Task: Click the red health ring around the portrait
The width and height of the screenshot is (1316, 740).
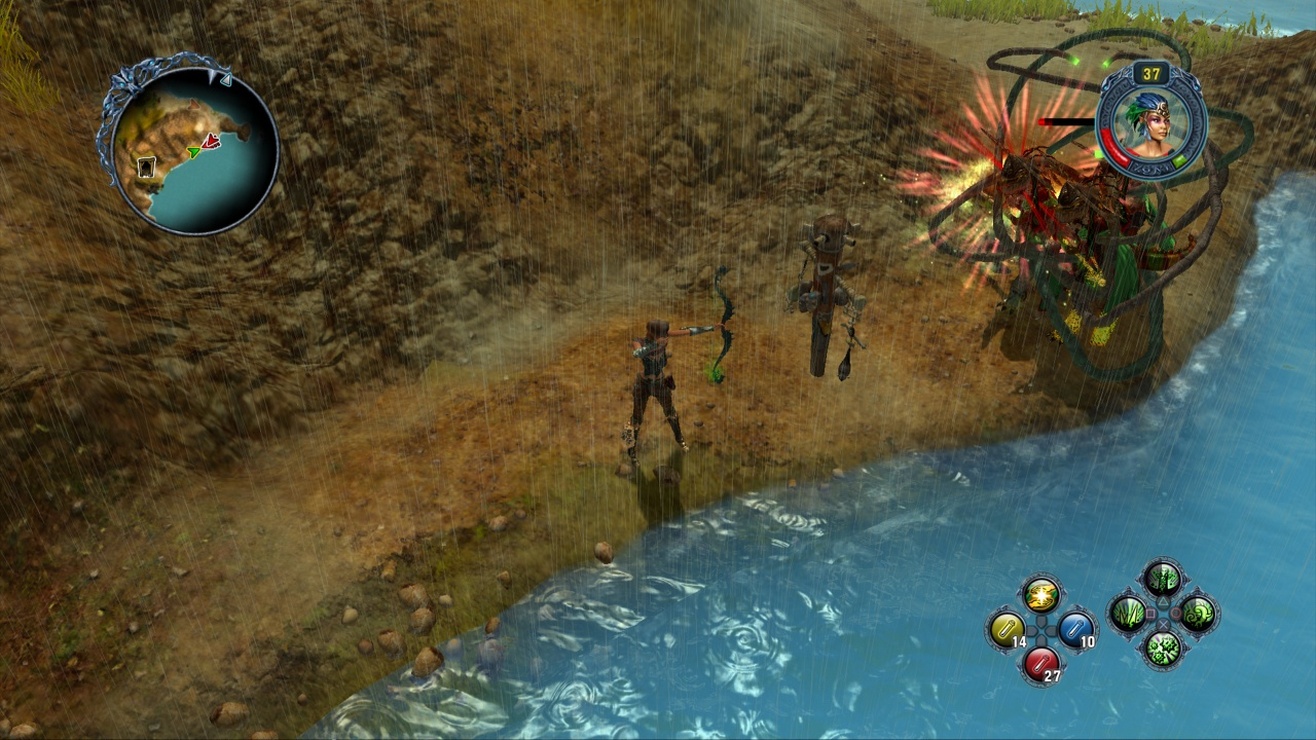Action: point(1115,147)
